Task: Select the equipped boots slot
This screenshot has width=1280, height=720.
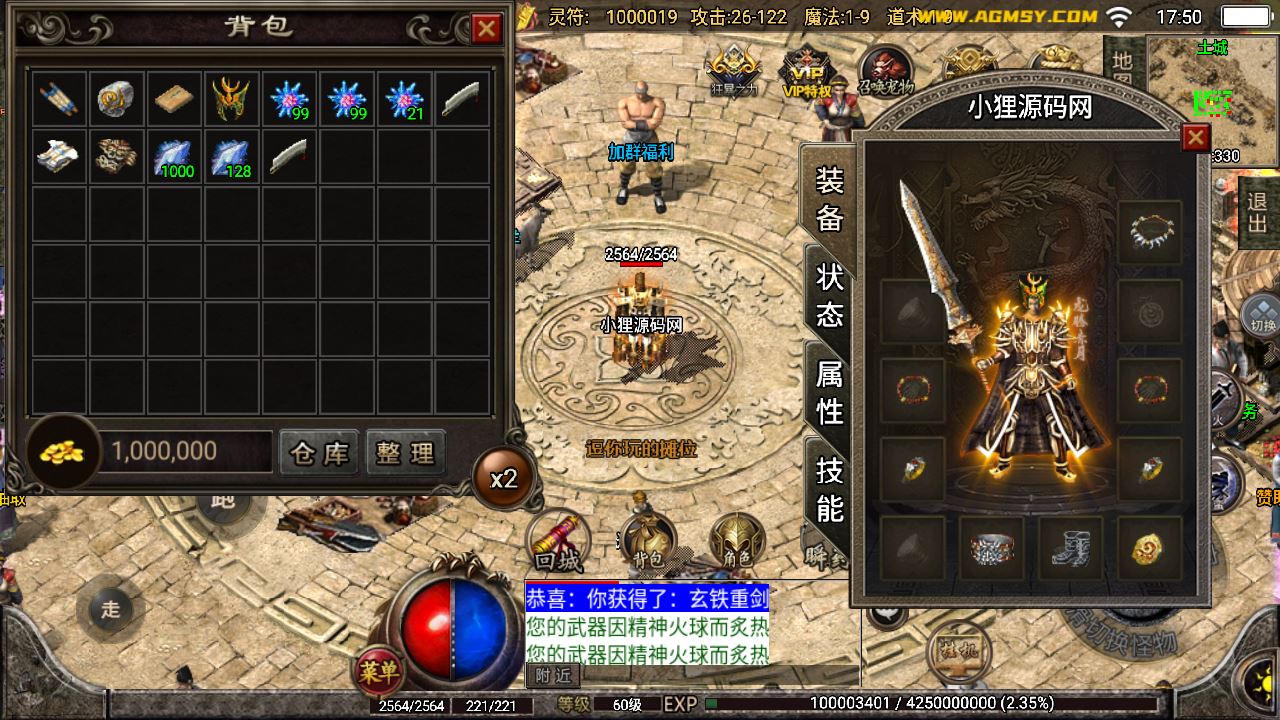Action: pos(1070,548)
